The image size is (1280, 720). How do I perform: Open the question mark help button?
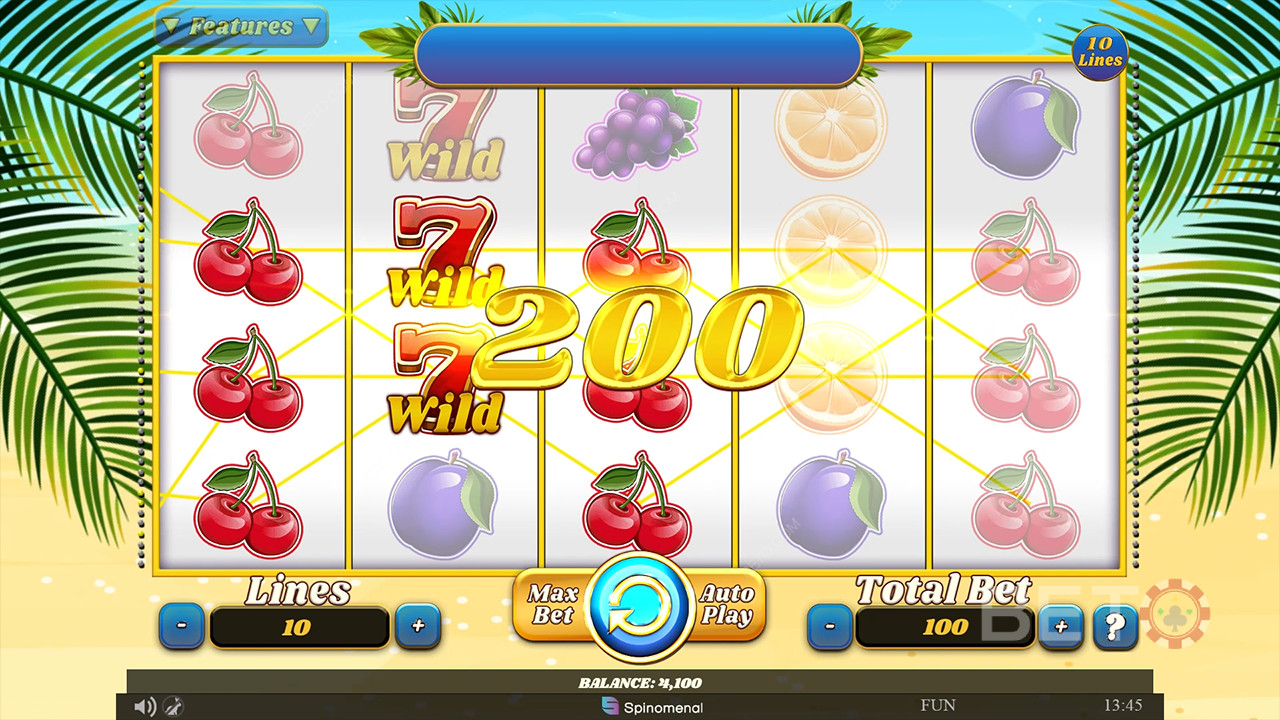[1116, 627]
